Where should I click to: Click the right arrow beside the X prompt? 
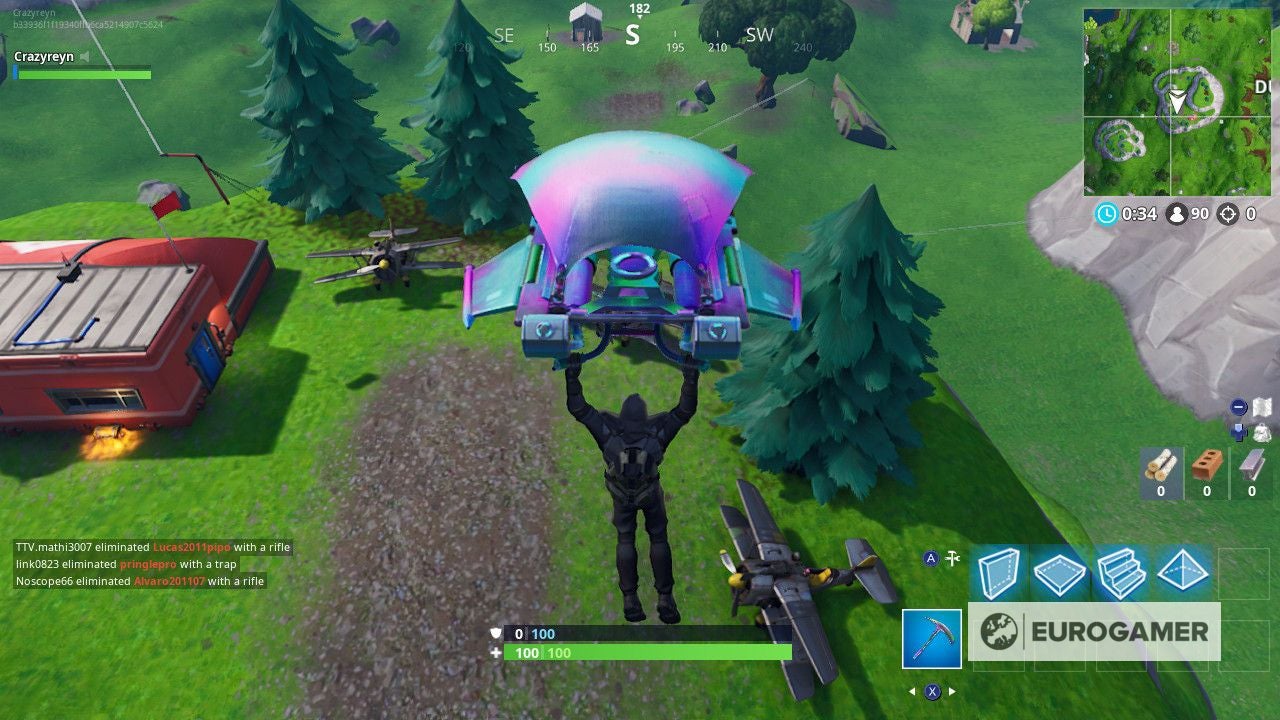click(951, 692)
